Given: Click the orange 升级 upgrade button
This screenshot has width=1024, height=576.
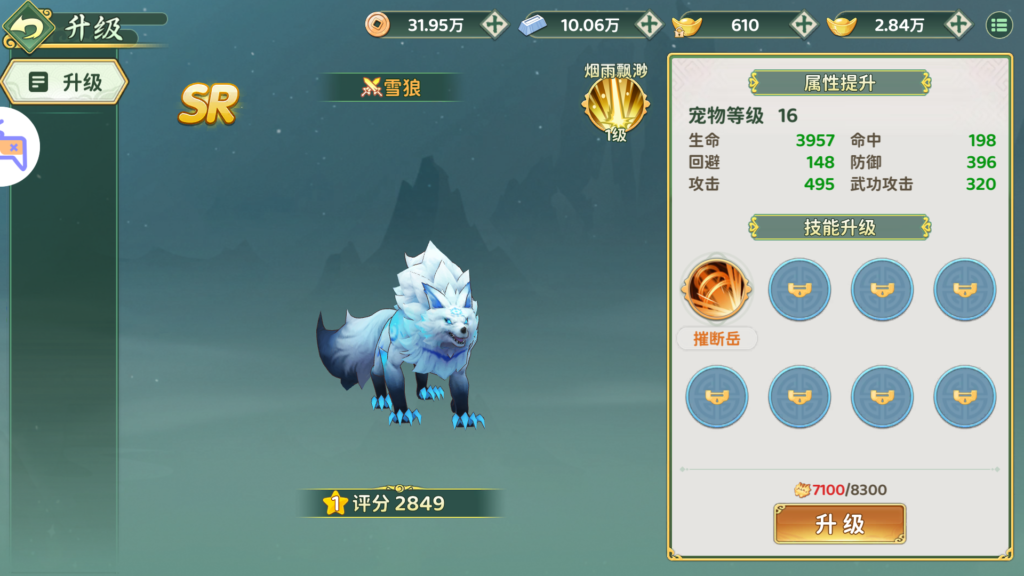Looking at the screenshot, I should (839, 524).
